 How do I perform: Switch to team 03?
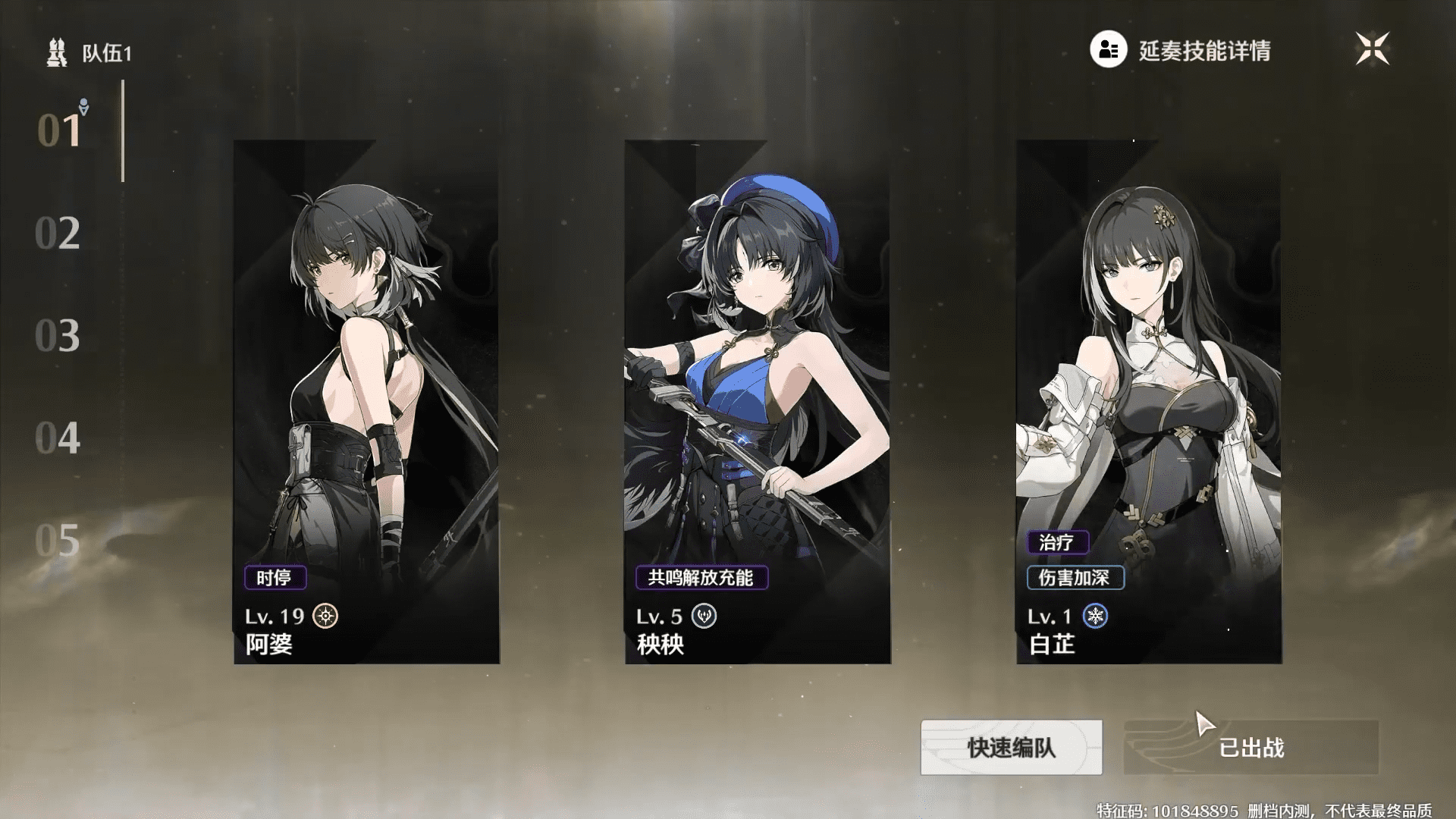tap(58, 336)
